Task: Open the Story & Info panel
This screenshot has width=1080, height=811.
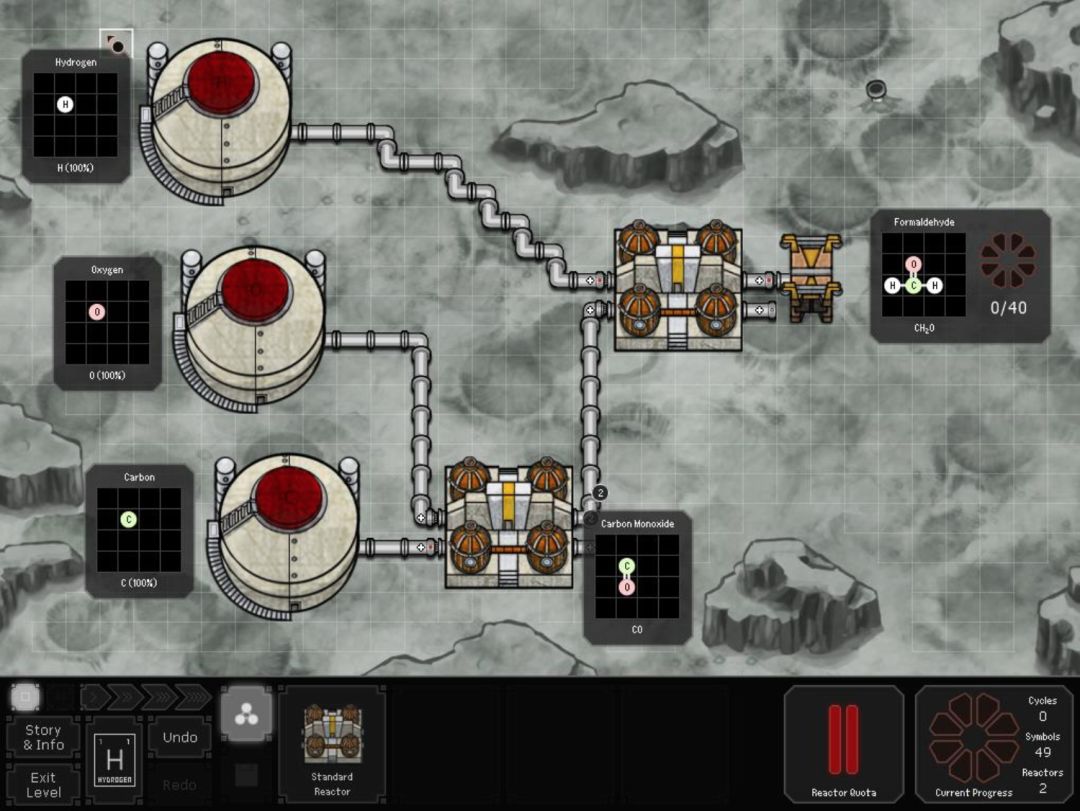Action: (x=43, y=737)
